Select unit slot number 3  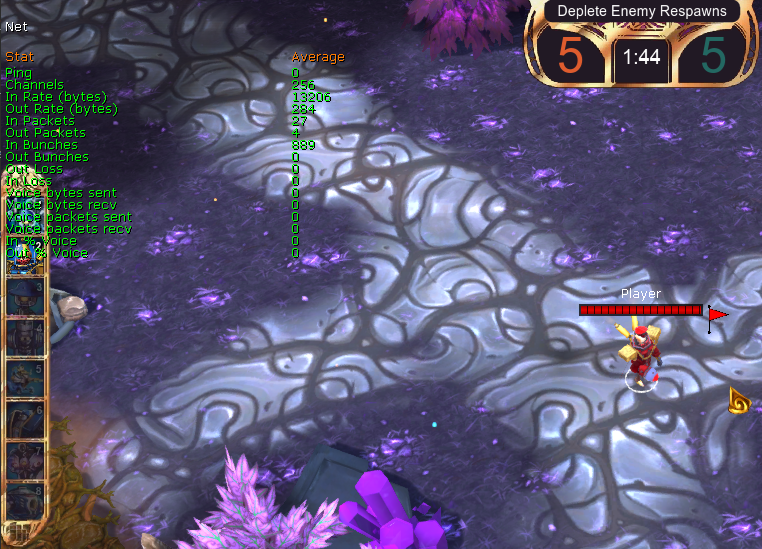click(x=25, y=298)
